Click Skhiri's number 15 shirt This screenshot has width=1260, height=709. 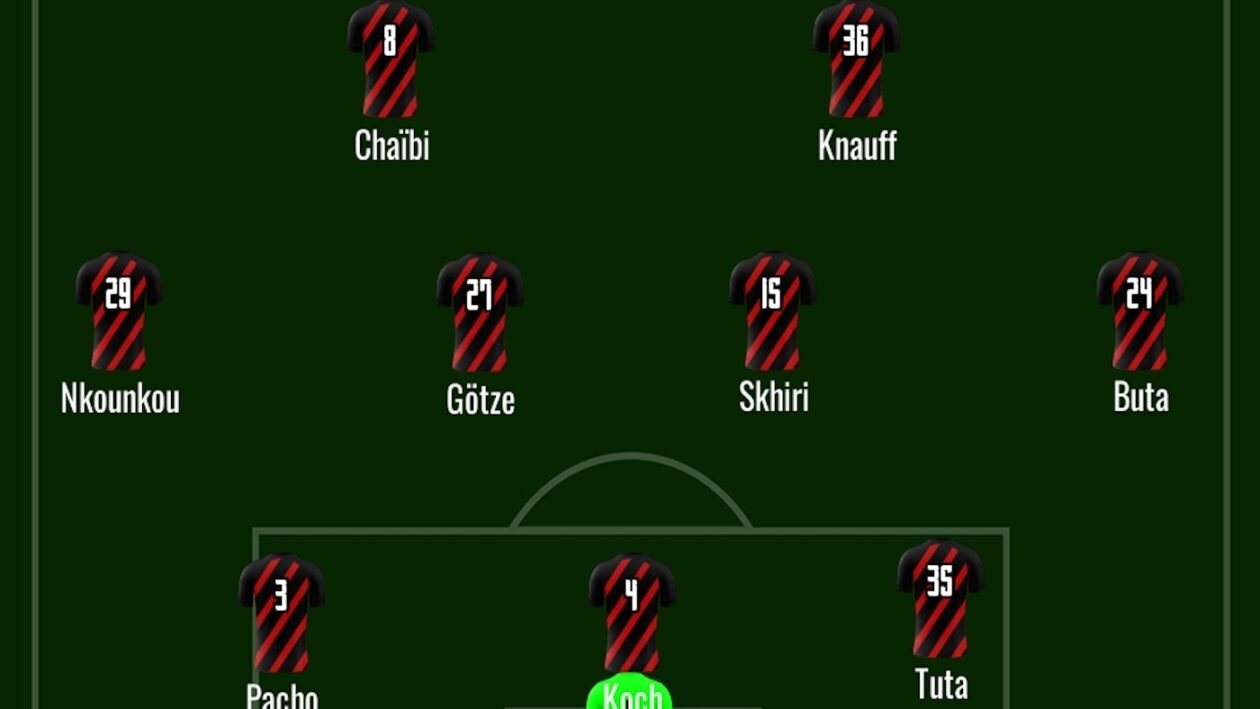point(772,311)
